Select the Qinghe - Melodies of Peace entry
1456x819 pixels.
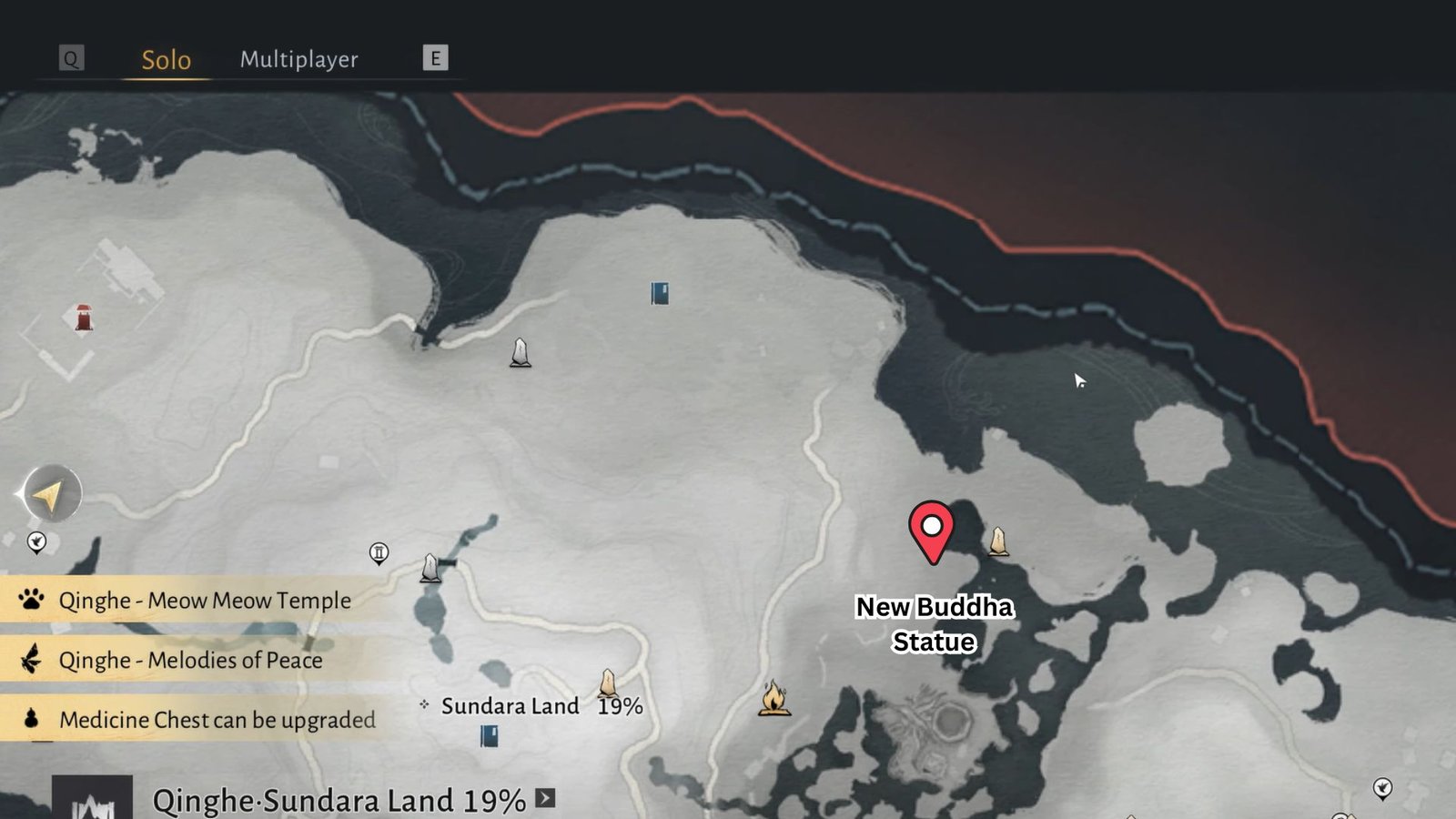tap(190, 660)
